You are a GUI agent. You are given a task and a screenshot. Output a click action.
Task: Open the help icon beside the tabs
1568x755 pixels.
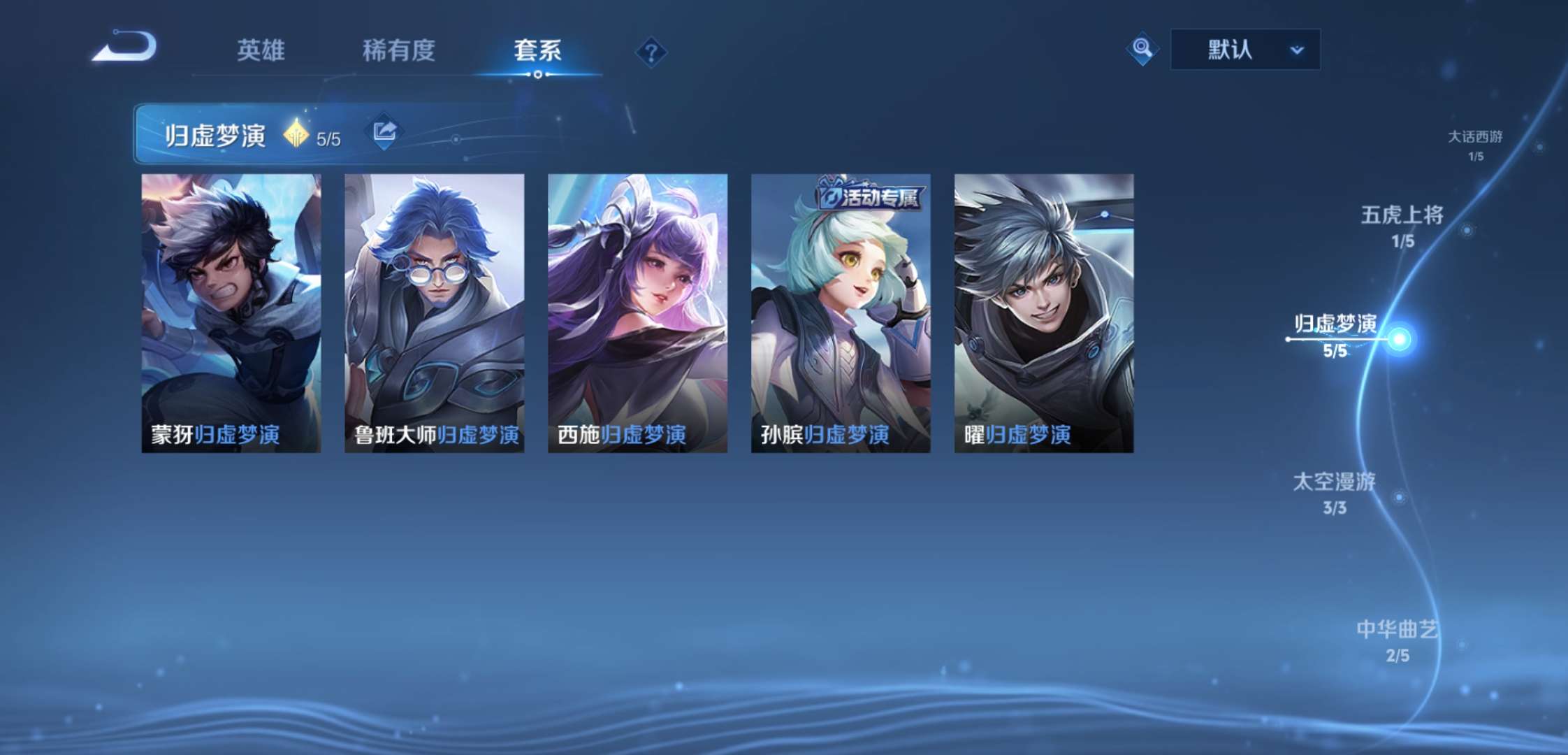tap(651, 52)
